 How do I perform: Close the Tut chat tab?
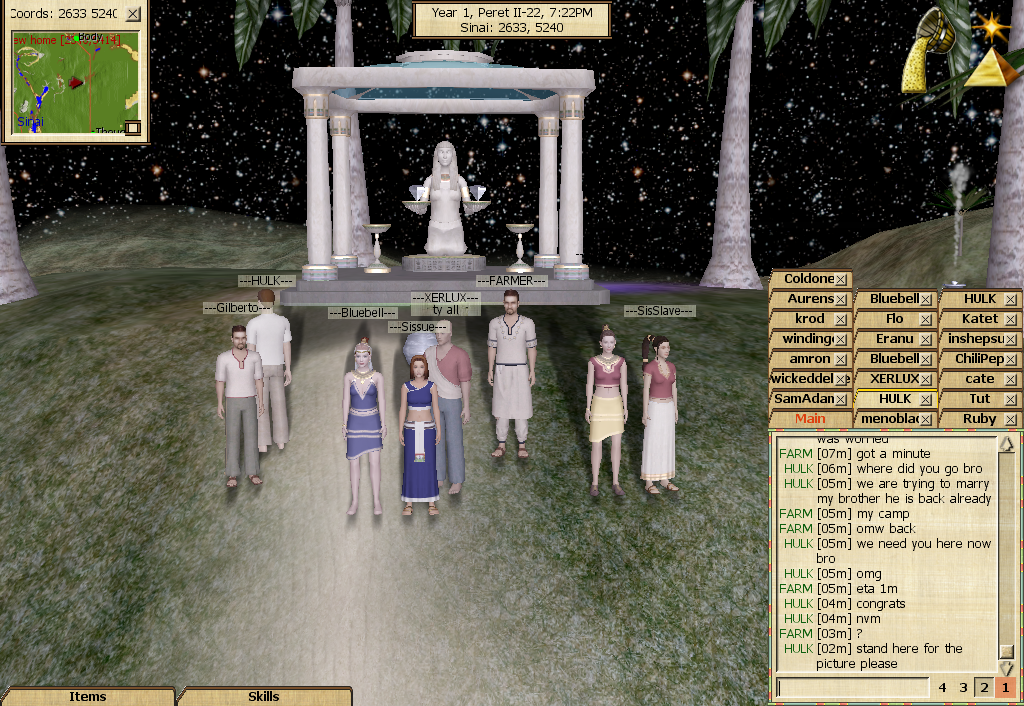click(1010, 400)
